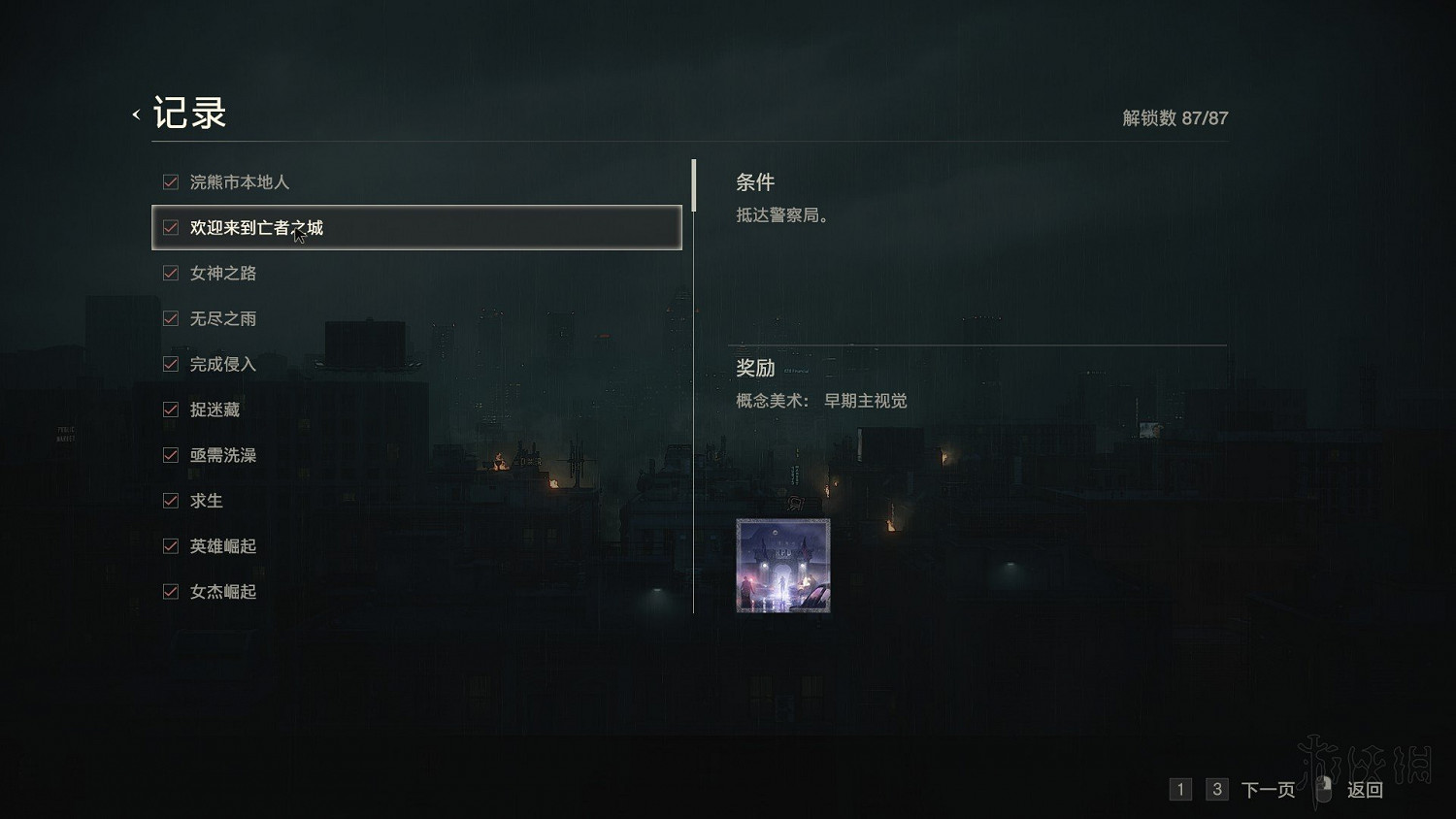
Task: Open the 早期主视觉 concept art thumbnail
Action: click(781, 566)
